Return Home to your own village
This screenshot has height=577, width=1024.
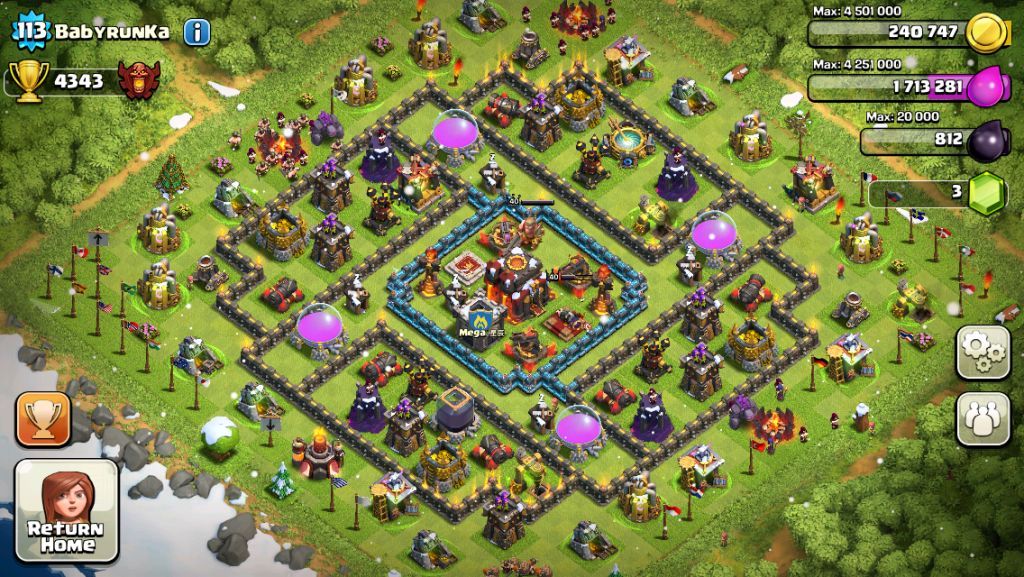coord(66,510)
